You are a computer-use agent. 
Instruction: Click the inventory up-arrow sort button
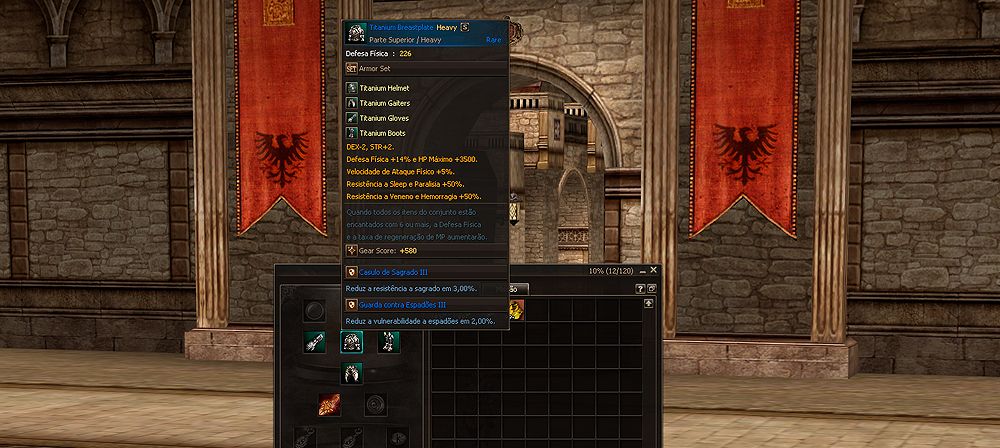[x=649, y=304]
